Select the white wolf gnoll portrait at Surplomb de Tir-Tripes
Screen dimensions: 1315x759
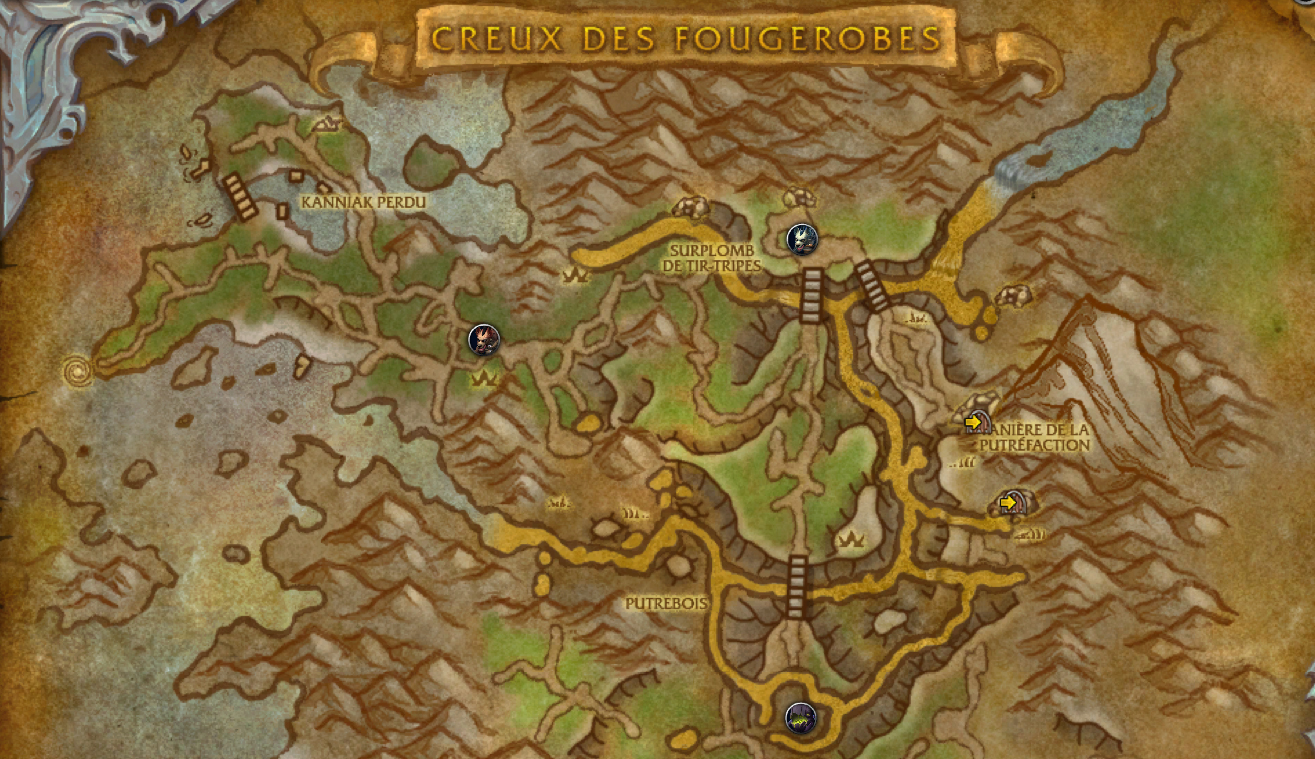802,240
